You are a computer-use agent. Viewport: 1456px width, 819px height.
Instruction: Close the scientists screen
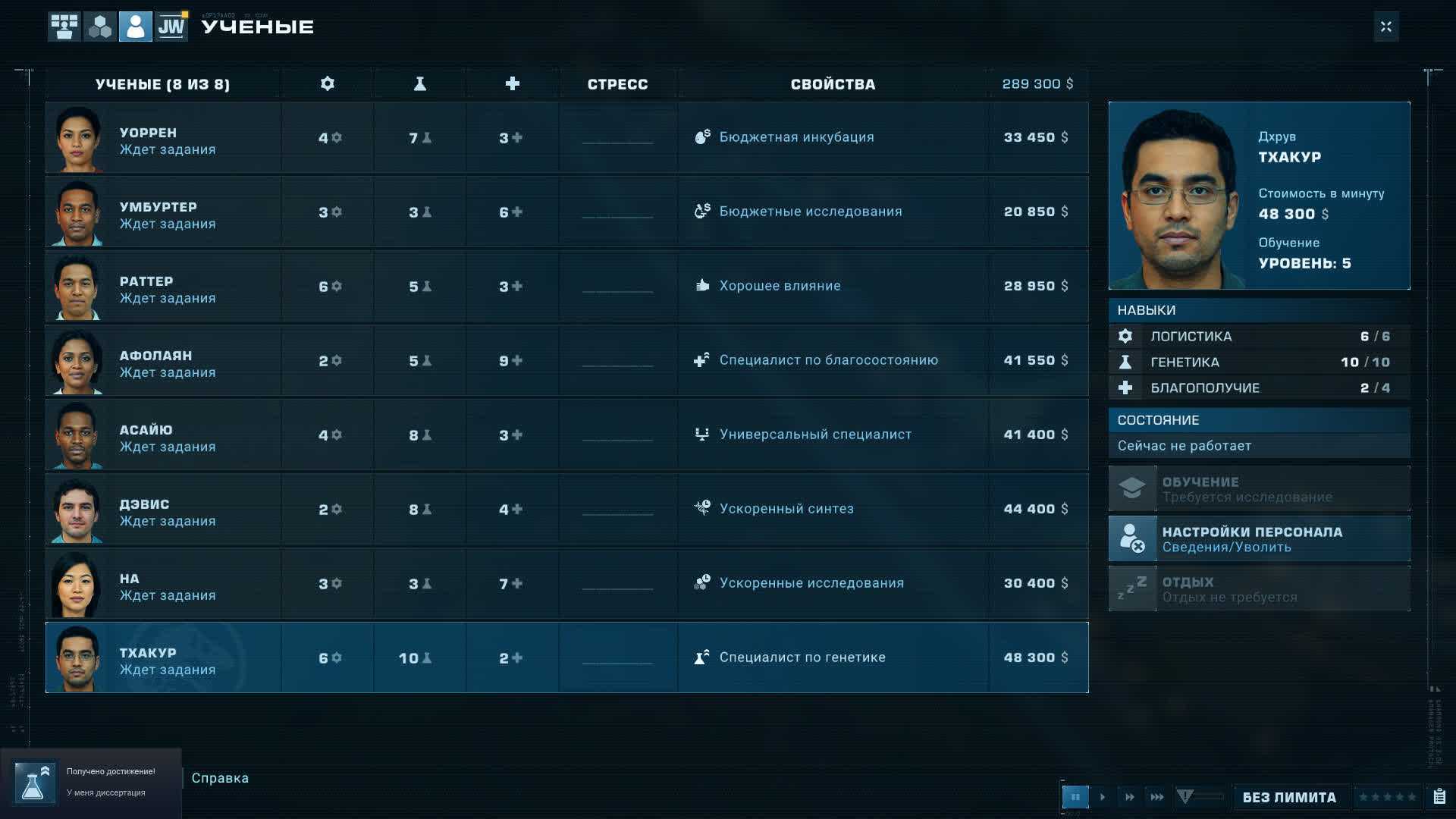[1385, 27]
